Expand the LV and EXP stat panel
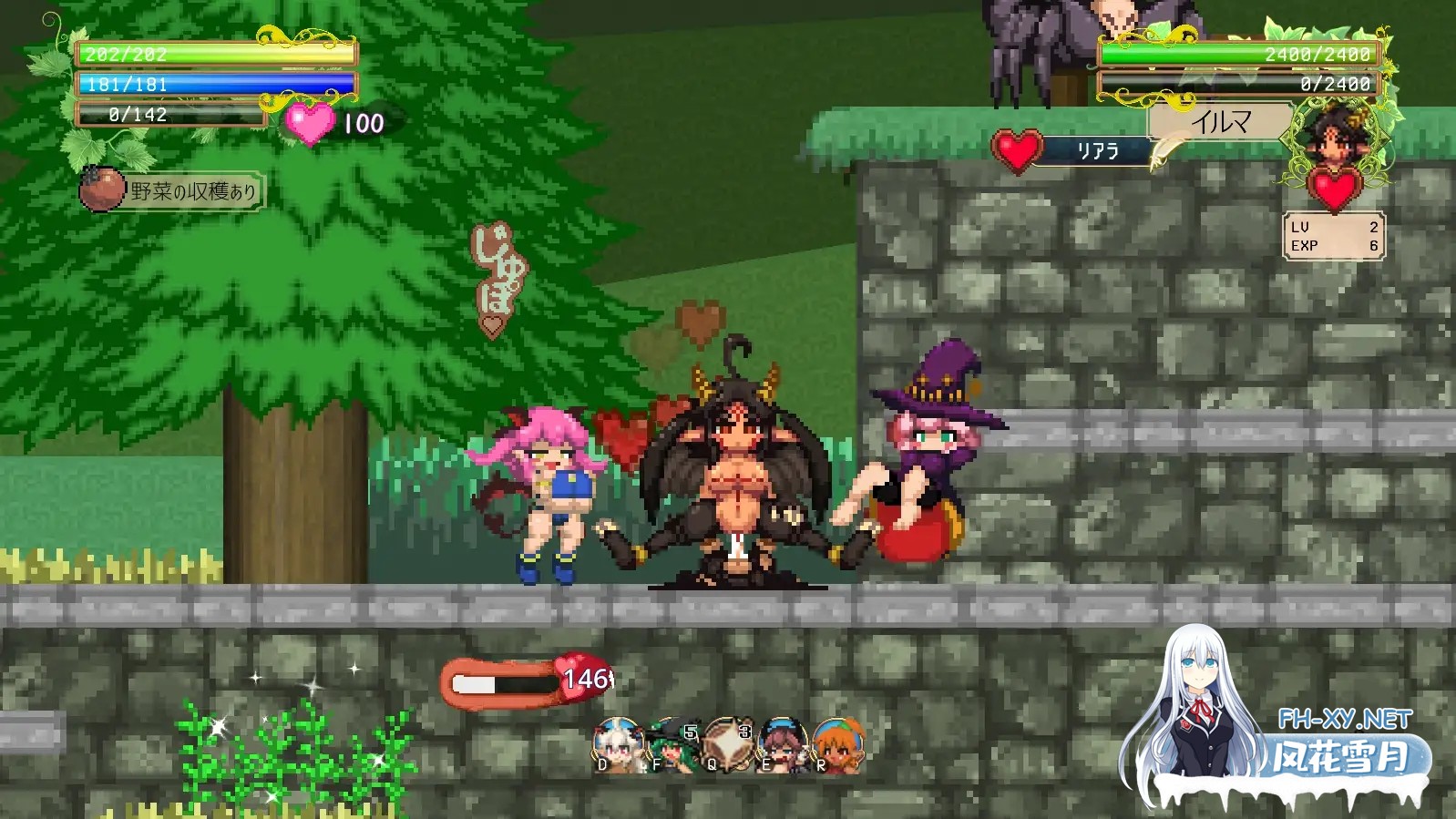 1333,237
